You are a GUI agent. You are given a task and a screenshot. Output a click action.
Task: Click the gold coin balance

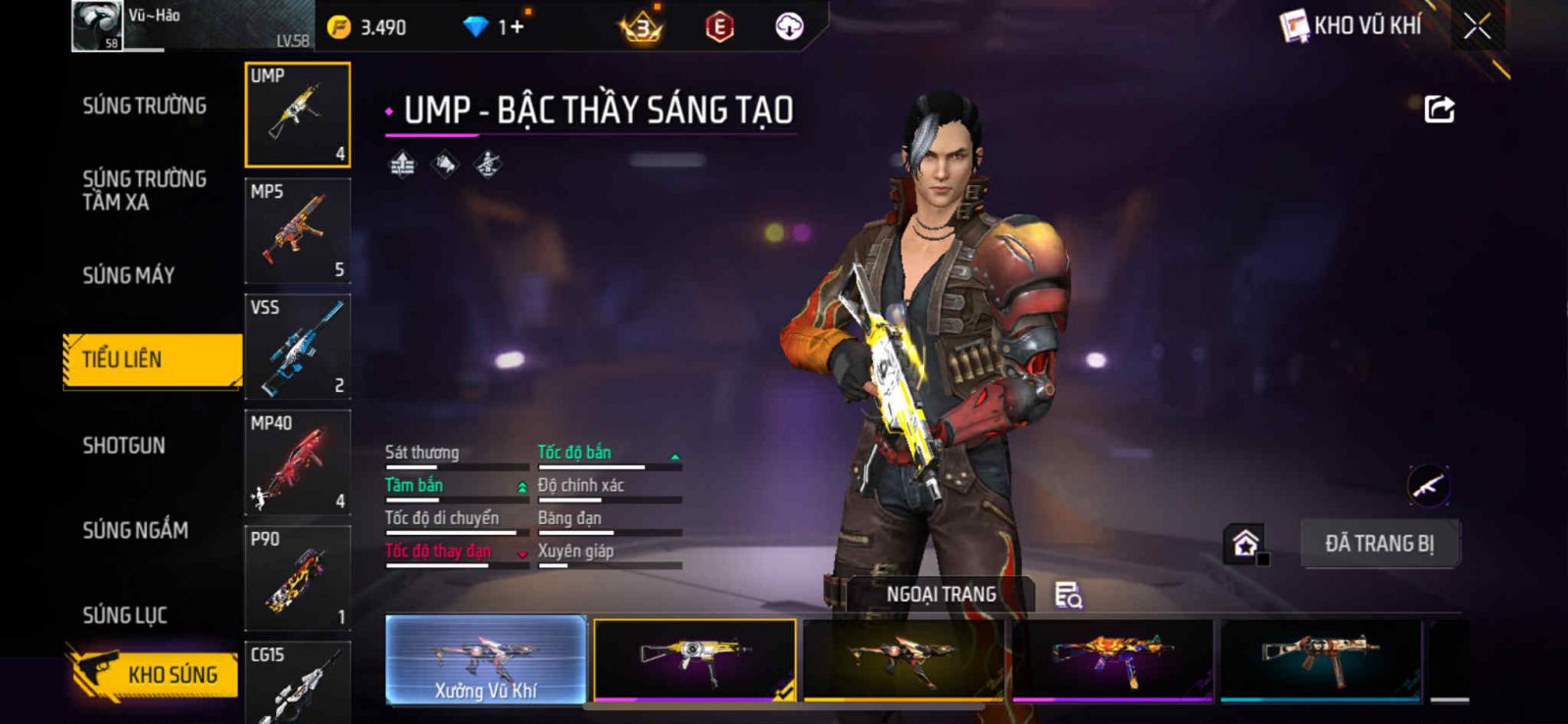(367, 27)
